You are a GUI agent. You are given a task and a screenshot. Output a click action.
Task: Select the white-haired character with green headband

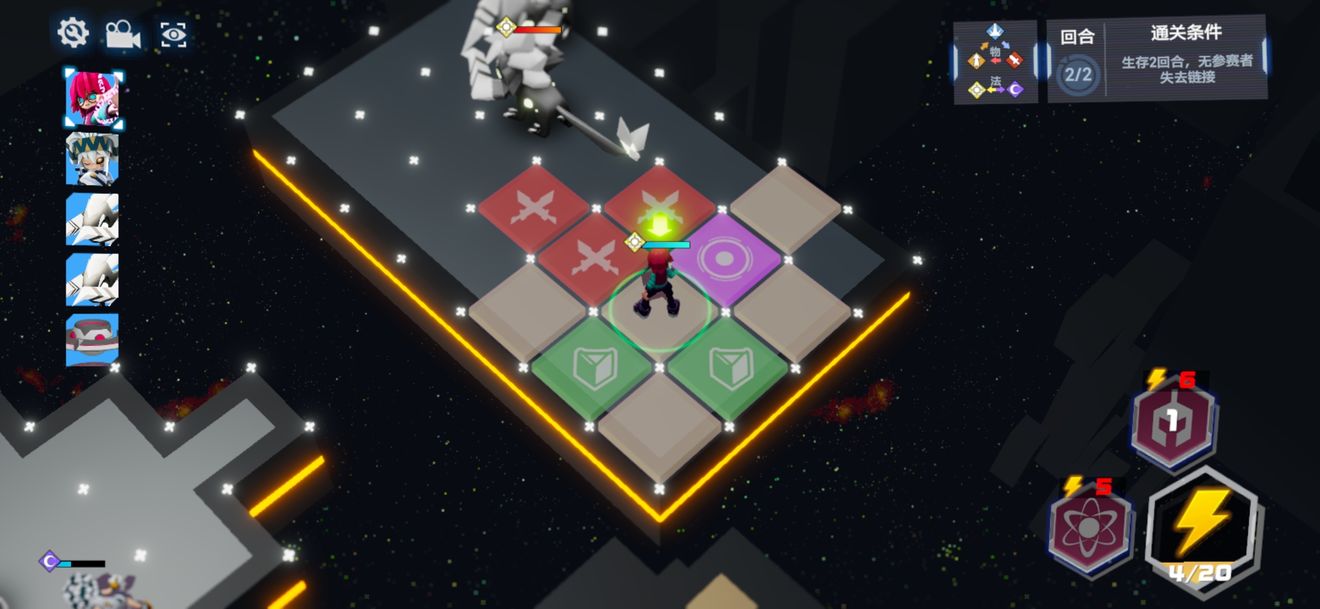click(x=92, y=158)
